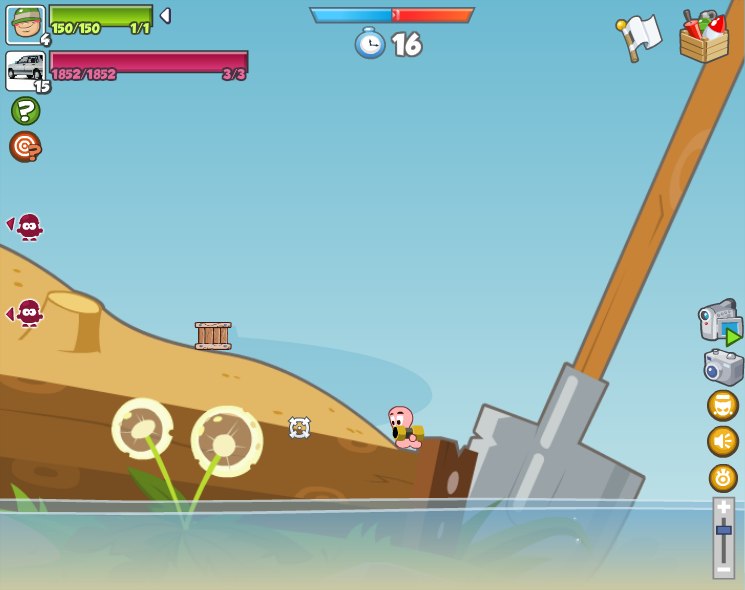Start replay with the video camera icon

click(x=720, y=321)
